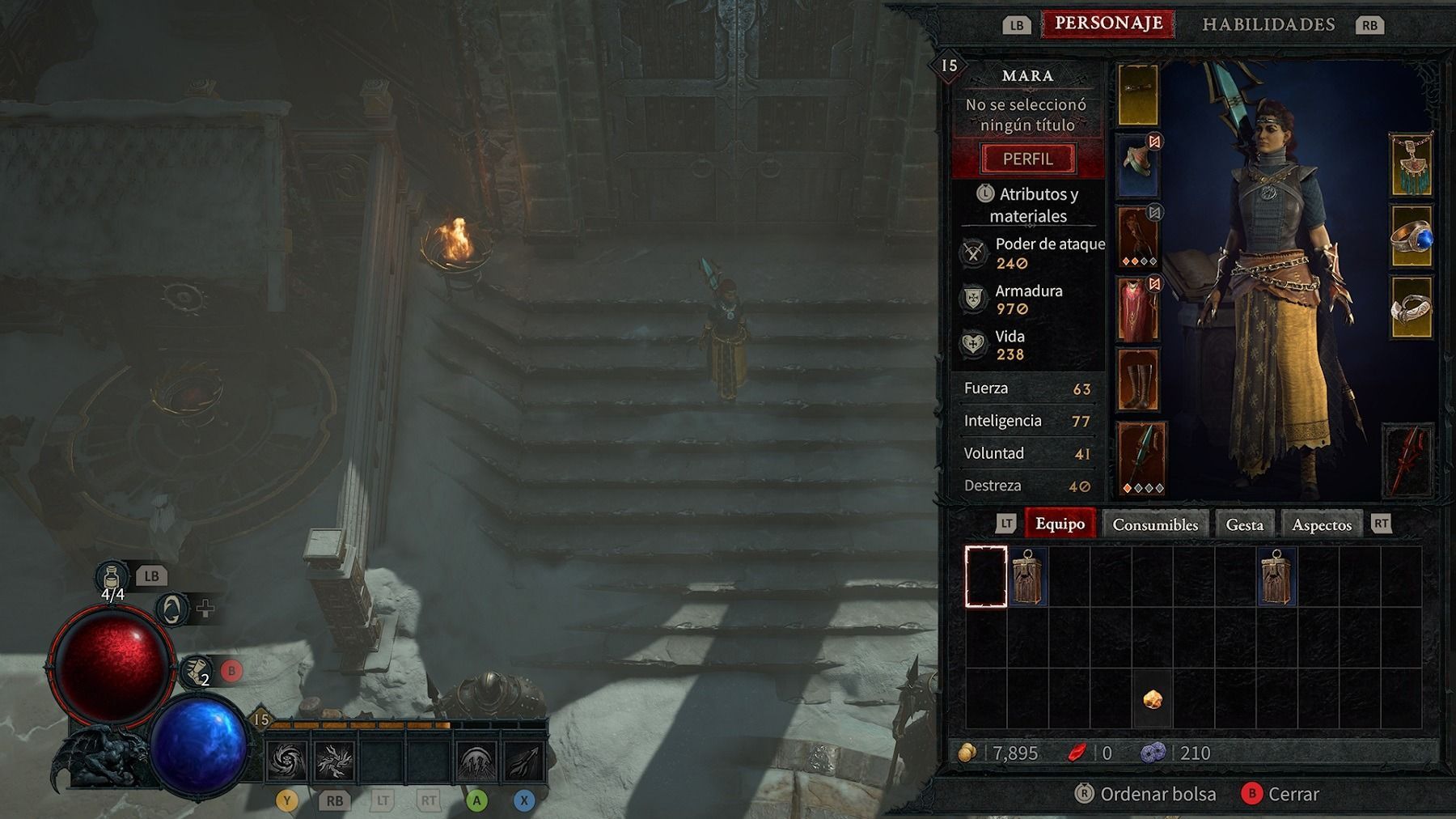
Task: Use the branching lightning sparks skill
Action: coord(334,761)
